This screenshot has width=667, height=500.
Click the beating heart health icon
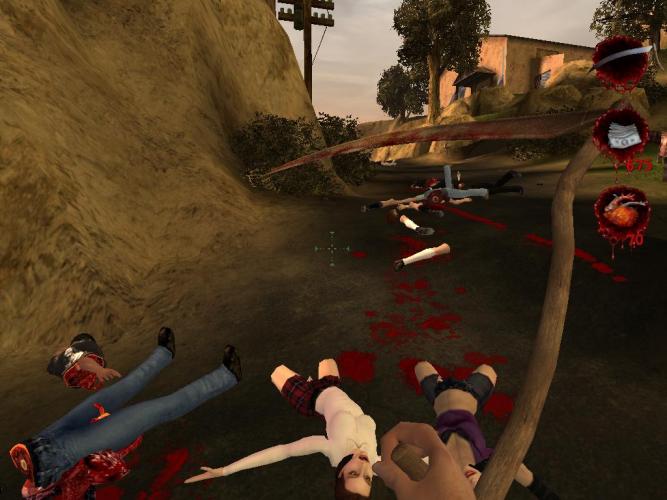coord(623,213)
